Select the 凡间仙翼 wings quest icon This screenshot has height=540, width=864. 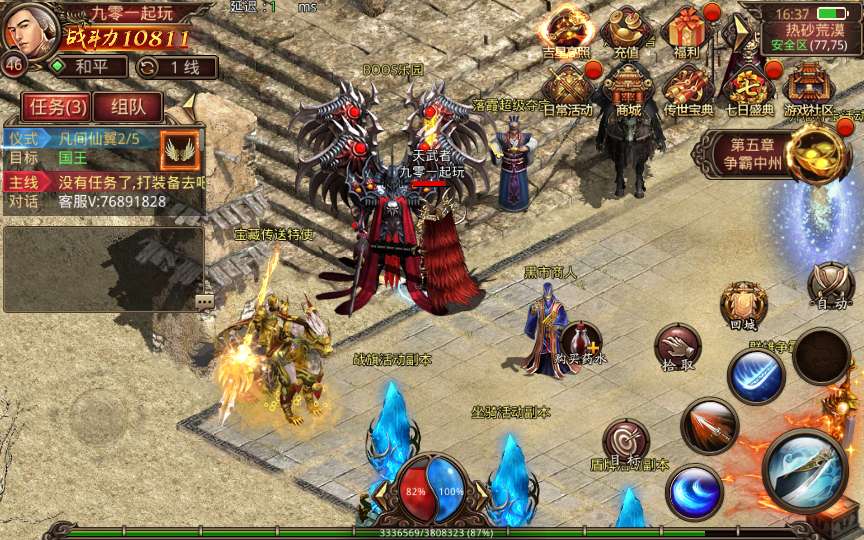click(180, 150)
